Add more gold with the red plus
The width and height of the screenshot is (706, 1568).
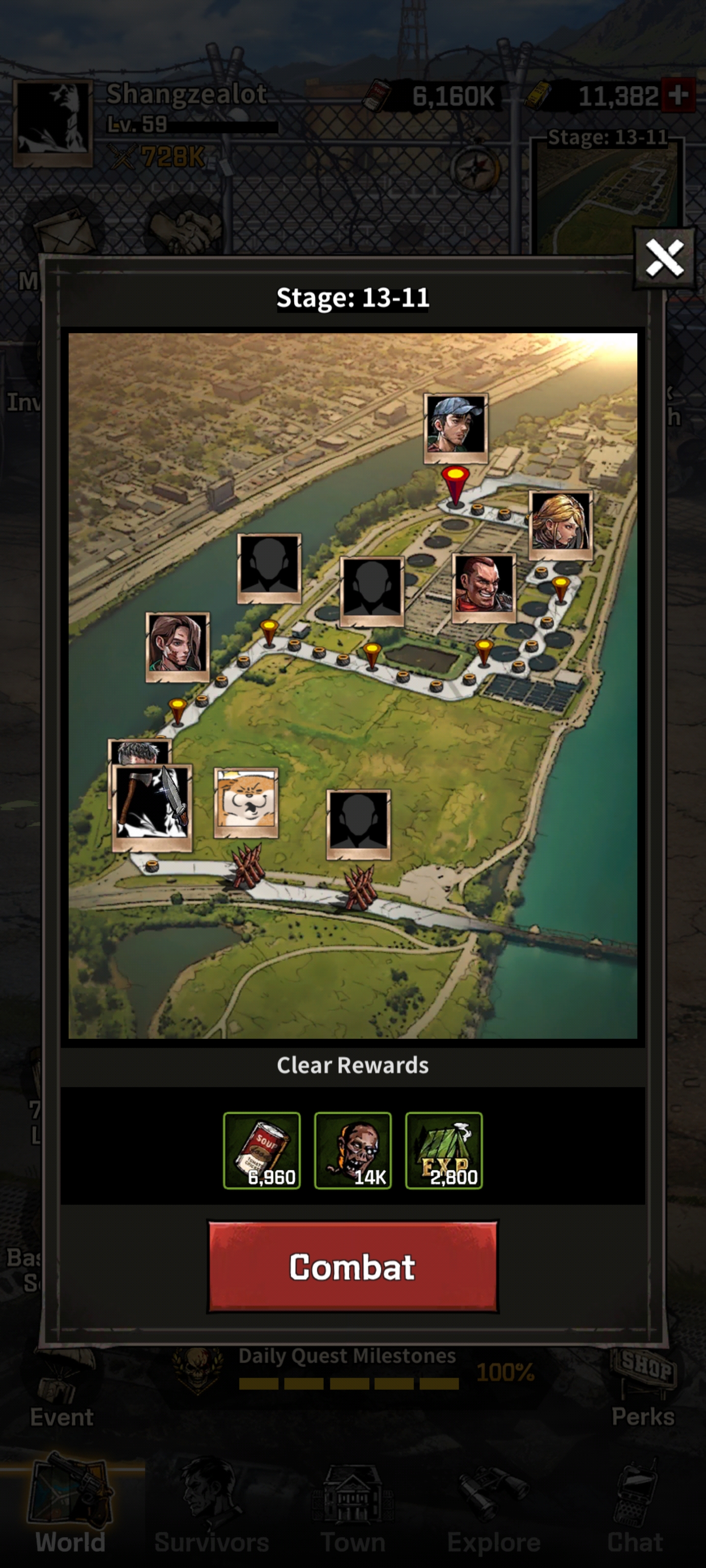click(678, 95)
